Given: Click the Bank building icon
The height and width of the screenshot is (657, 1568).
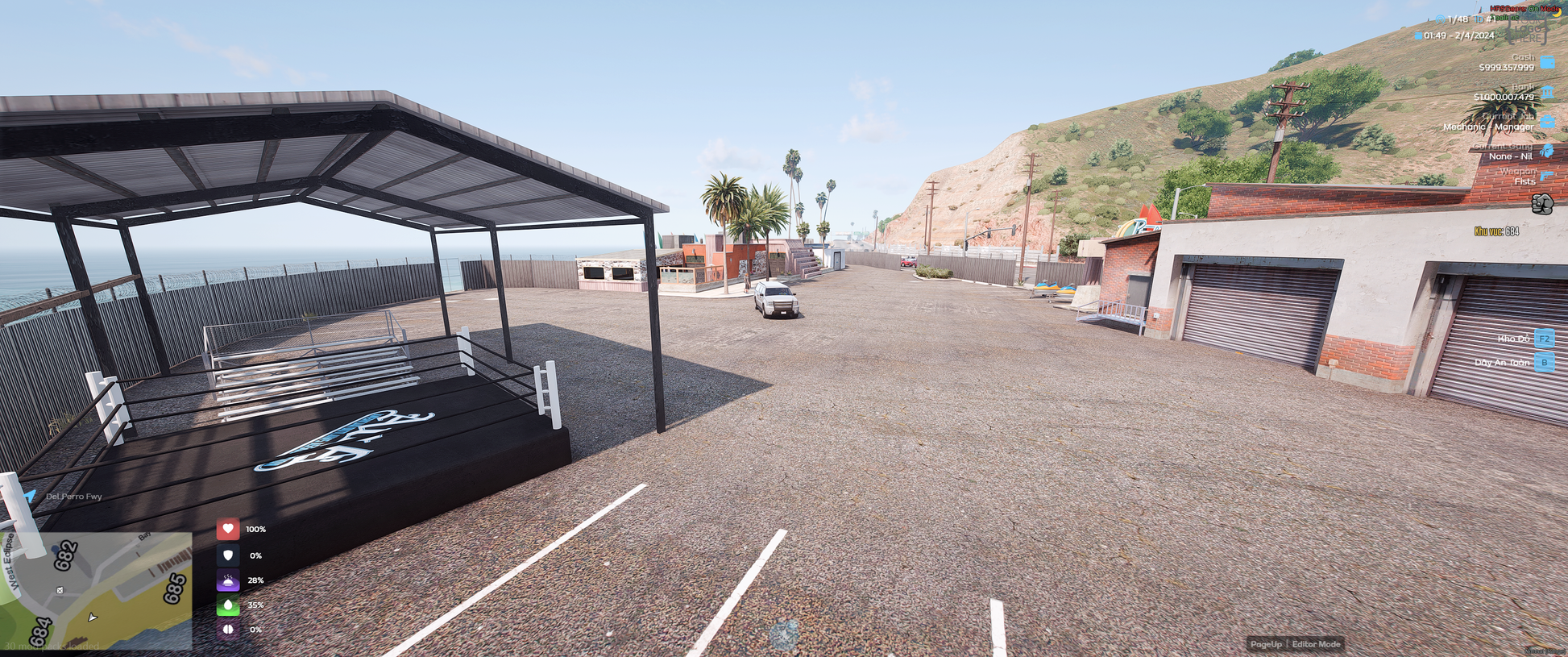Looking at the screenshot, I should [1547, 92].
